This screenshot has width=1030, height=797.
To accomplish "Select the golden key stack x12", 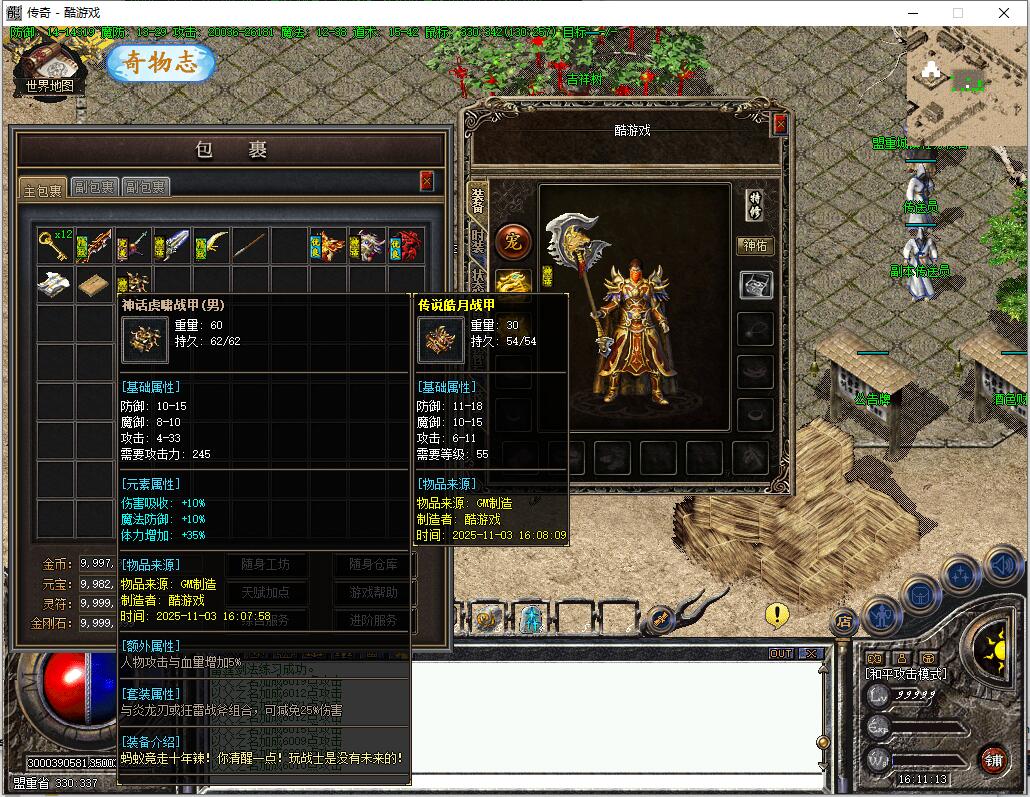I will pos(56,245).
